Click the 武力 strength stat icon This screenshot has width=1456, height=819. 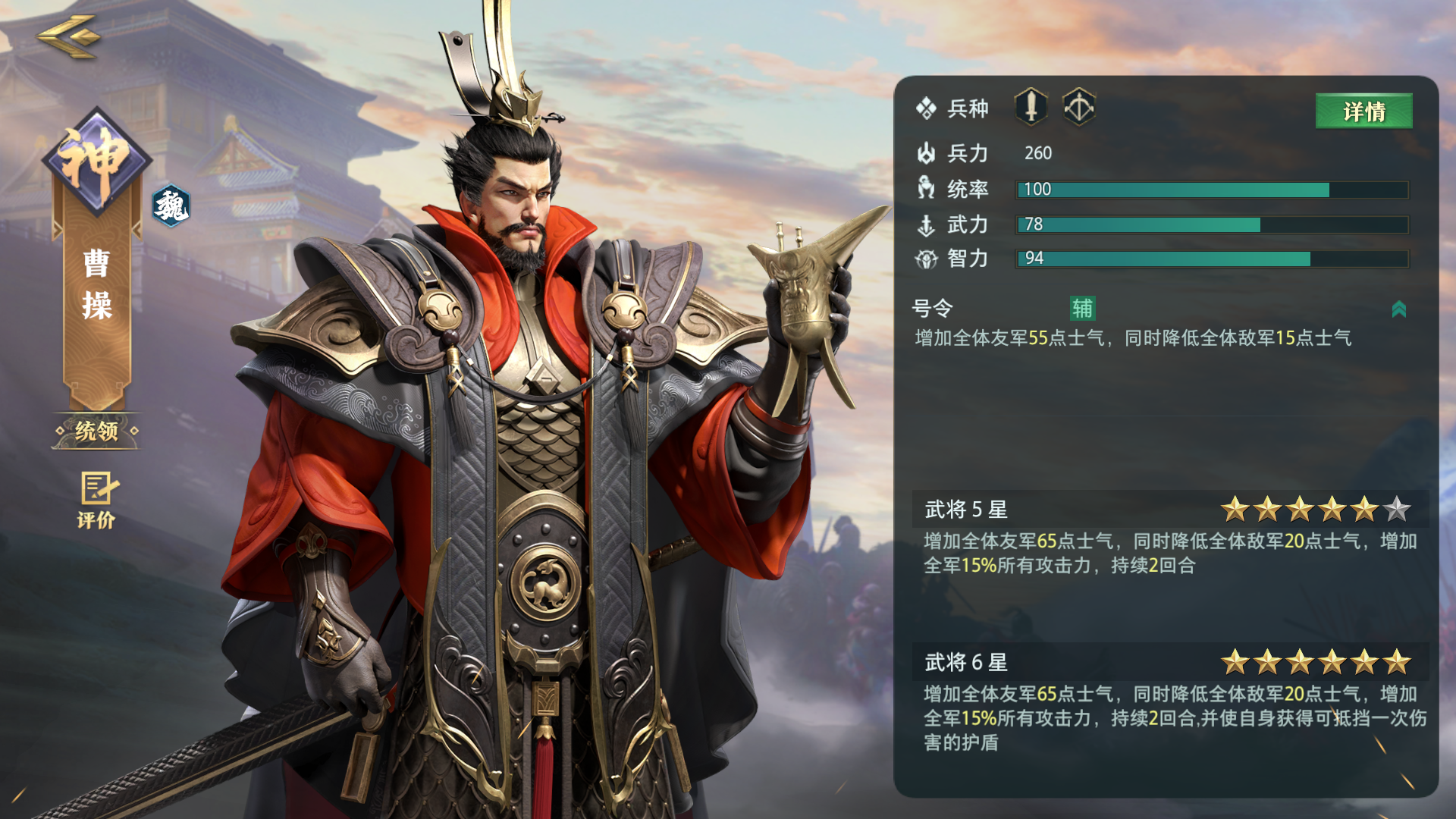pos(927,224)
